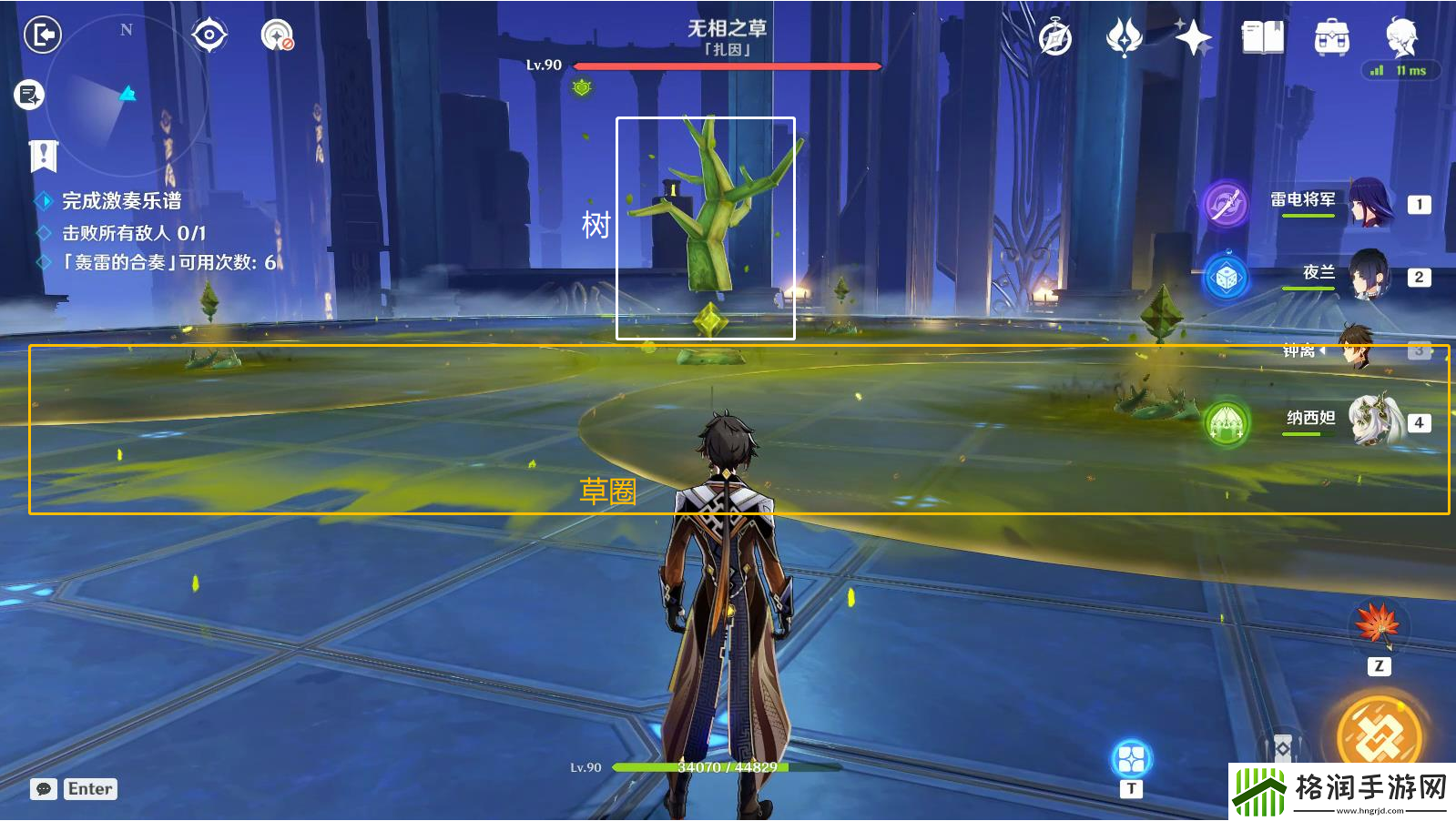1456x821 pixels.
Task: Open the chat speech bubble
Action: point(44,789)
